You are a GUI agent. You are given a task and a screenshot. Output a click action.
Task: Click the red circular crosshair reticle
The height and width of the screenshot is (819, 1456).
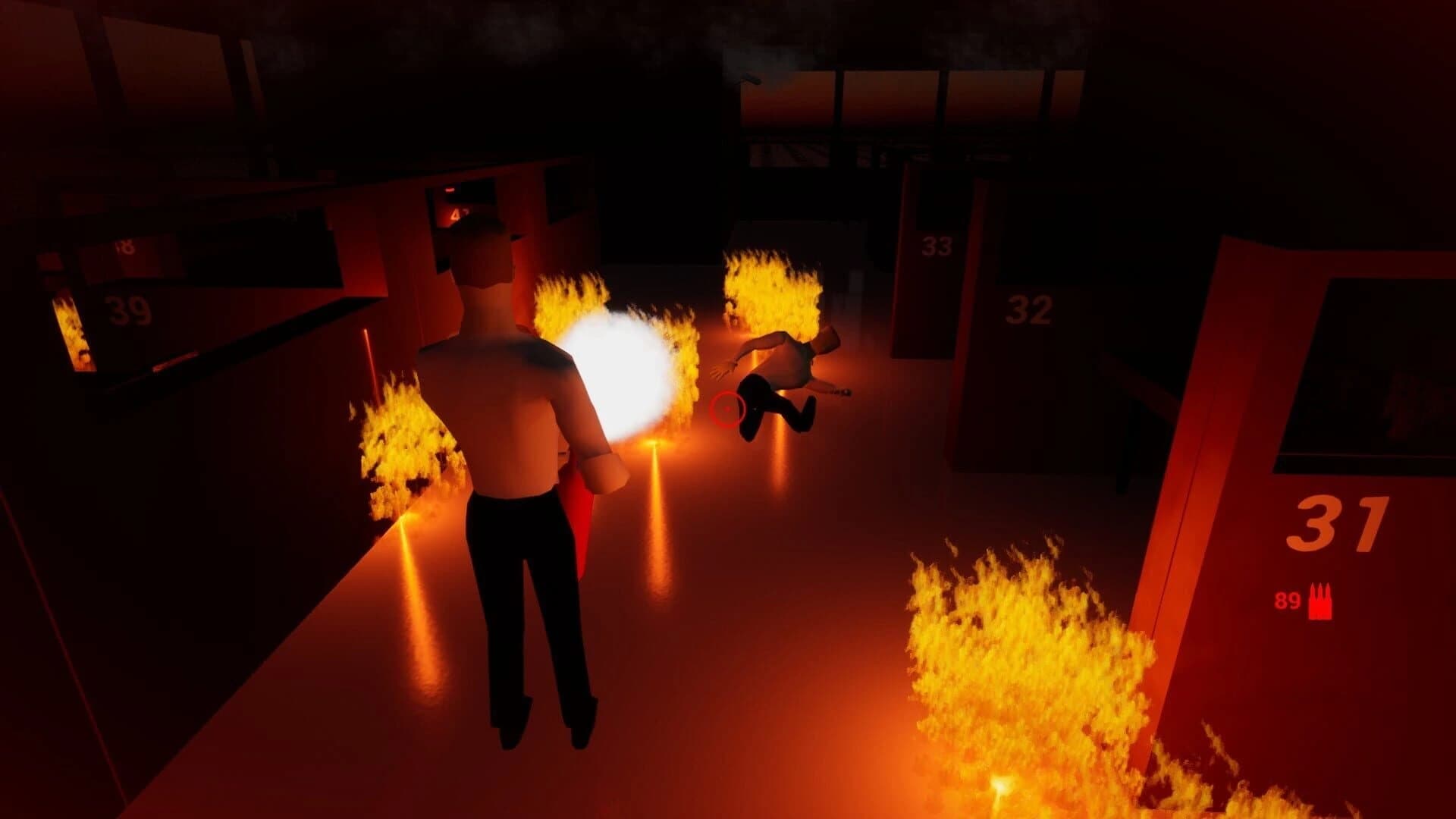pos(727,409)
